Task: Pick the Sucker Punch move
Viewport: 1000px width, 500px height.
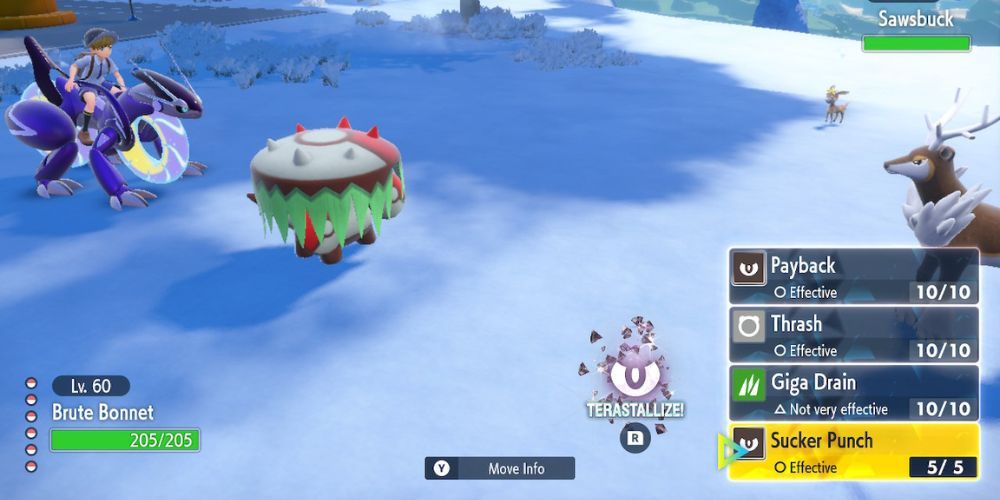Action: 853,451
